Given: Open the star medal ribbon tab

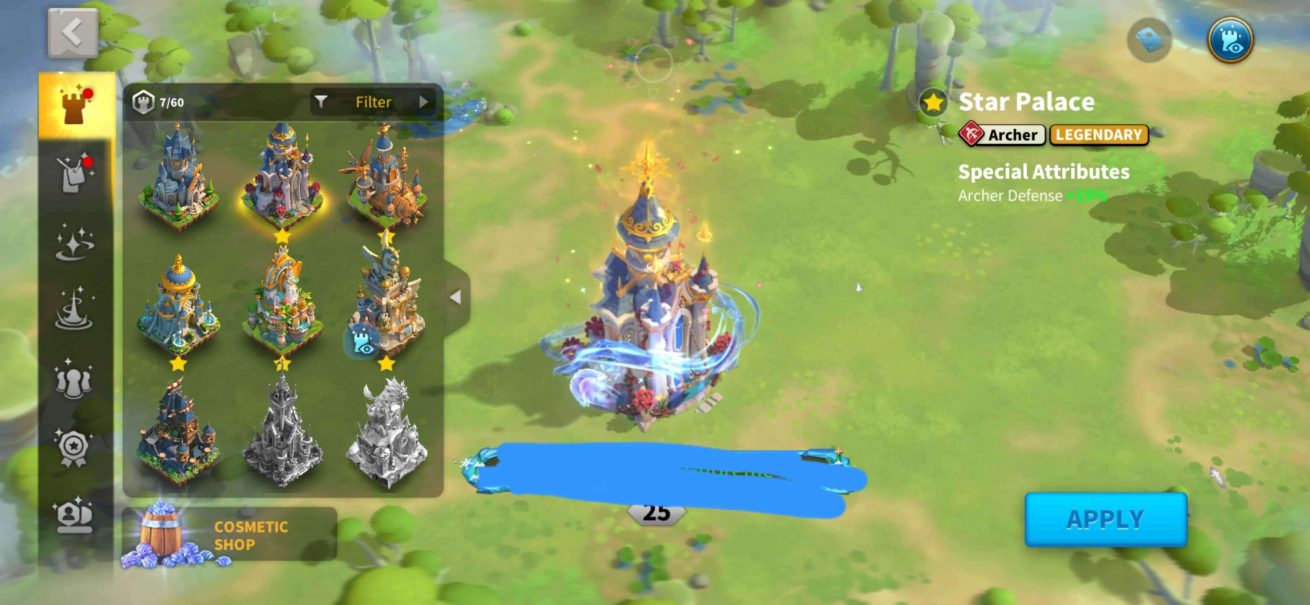Looking at the screenshot, I should tap(76, 447).
